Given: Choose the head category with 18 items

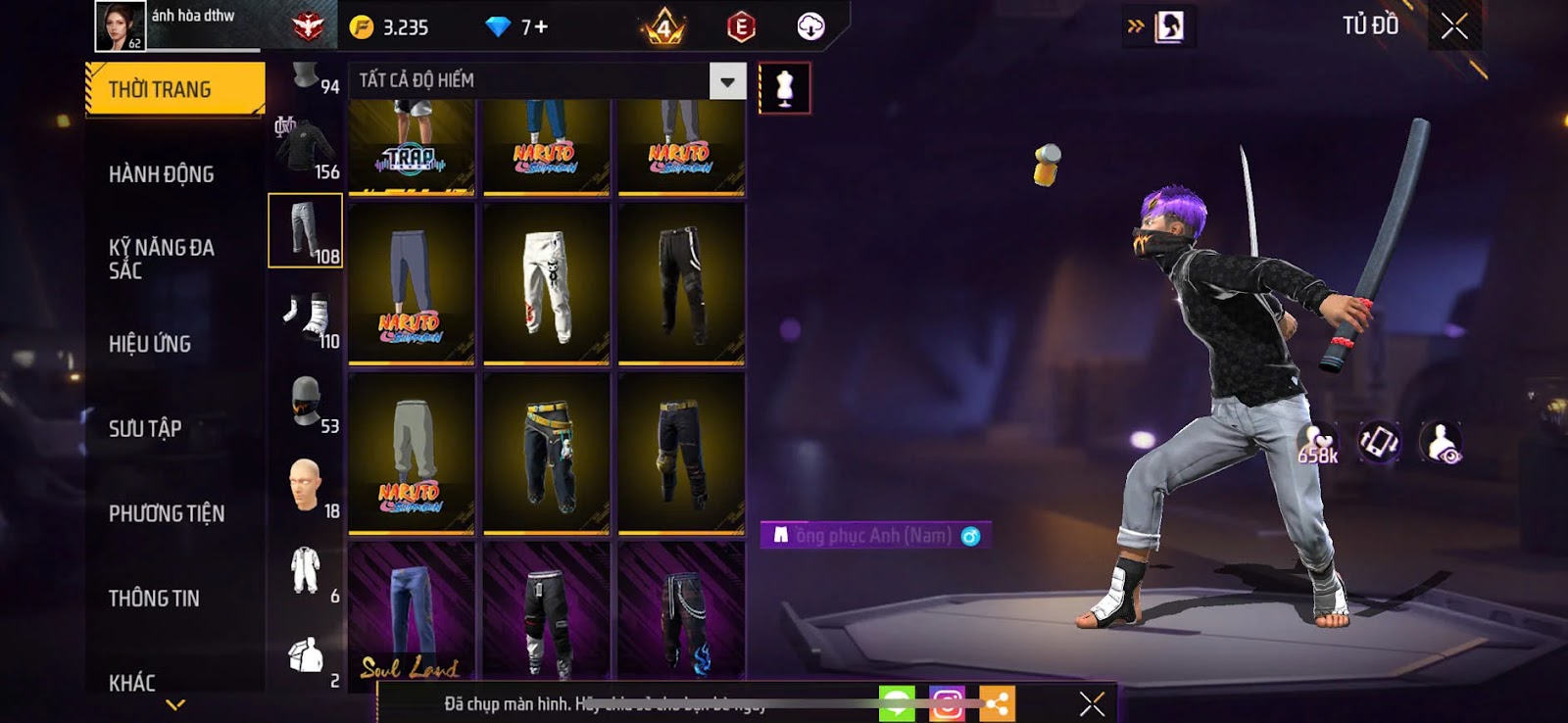Looking at the screenshot, I should coord(306,487).
